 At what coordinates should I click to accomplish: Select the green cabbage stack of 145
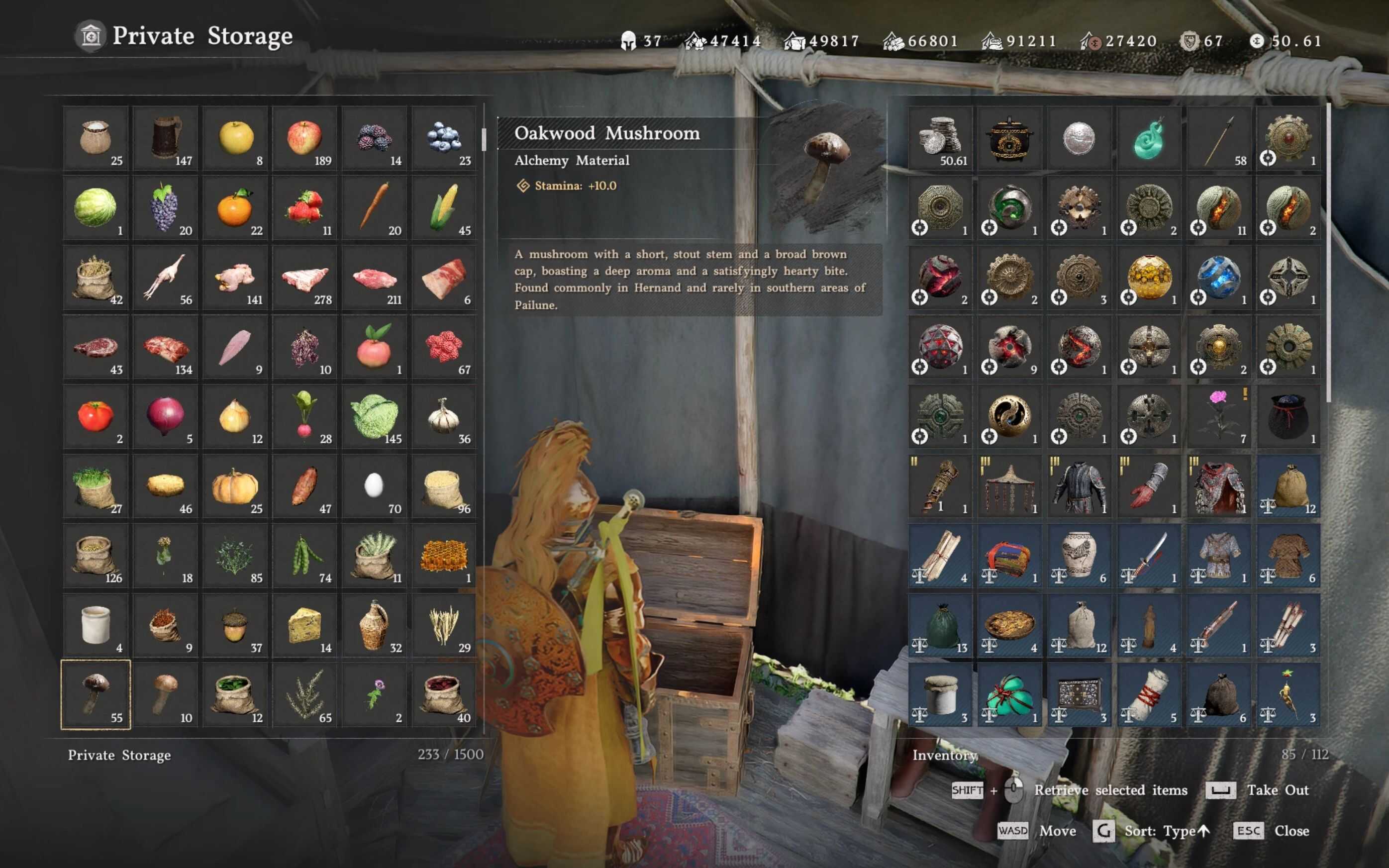[374, 416]
